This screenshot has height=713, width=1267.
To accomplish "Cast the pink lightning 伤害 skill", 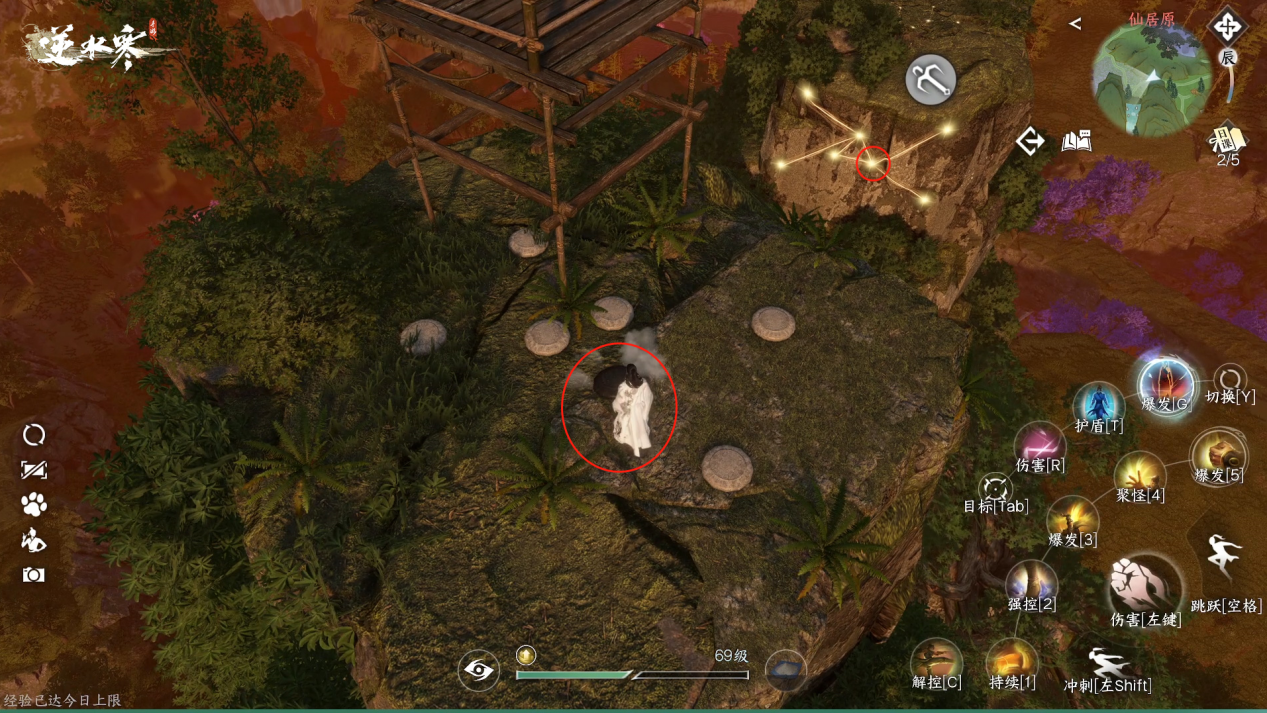I will click(x=1040, y=444).
